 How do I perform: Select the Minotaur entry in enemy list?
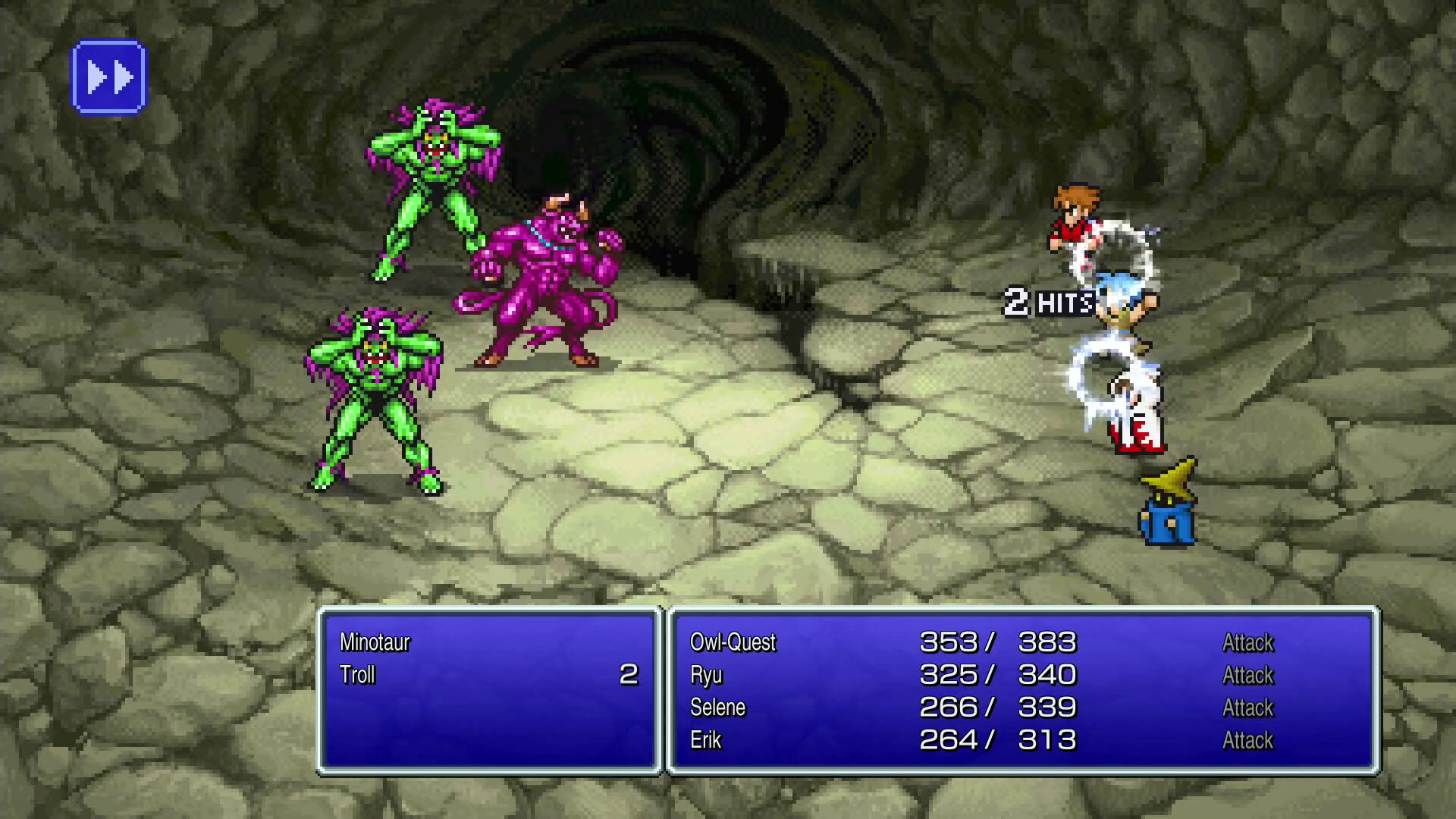pos(375,642)
